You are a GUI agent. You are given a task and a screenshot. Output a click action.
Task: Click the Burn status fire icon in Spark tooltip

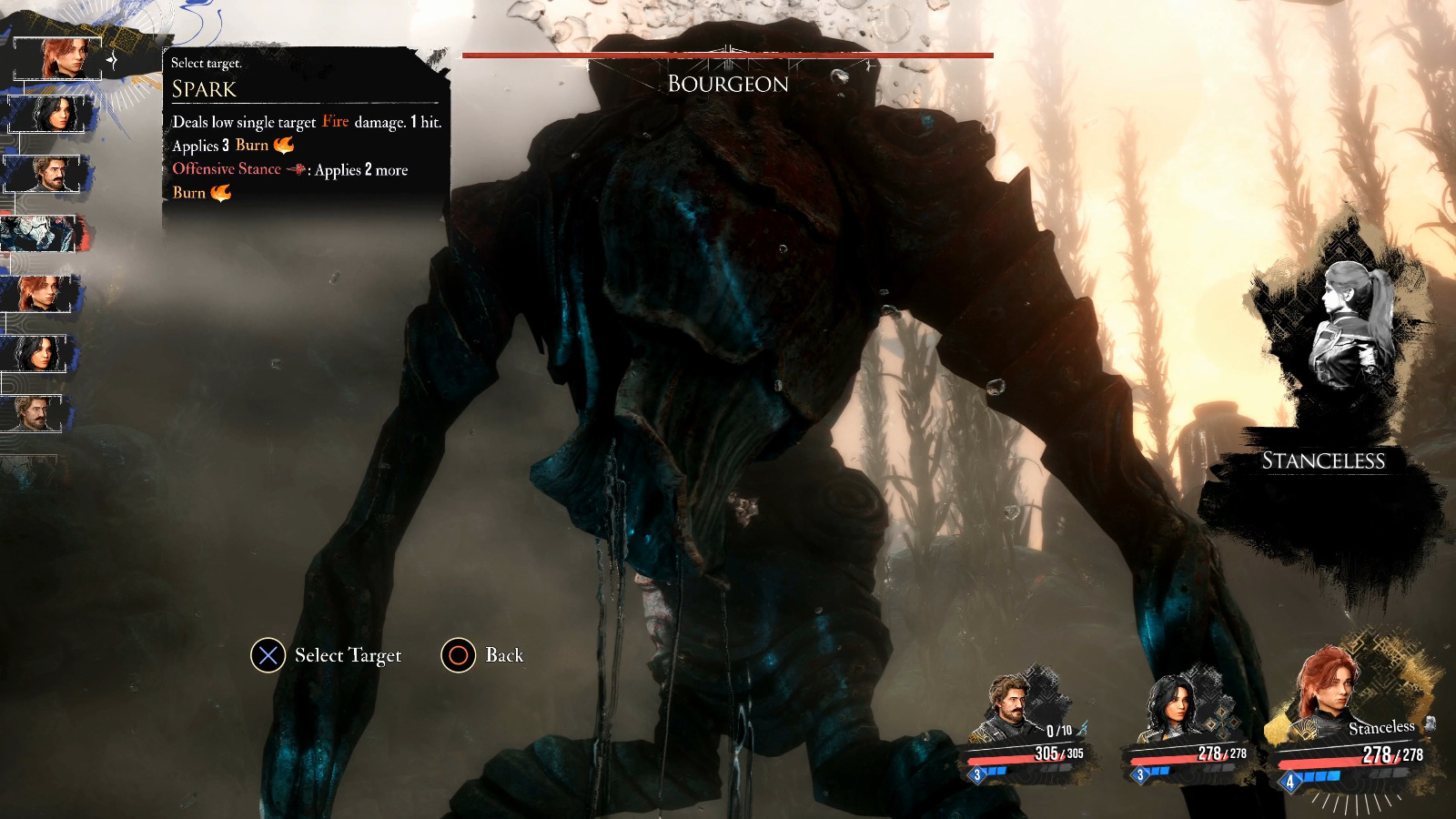click(285, 144)
